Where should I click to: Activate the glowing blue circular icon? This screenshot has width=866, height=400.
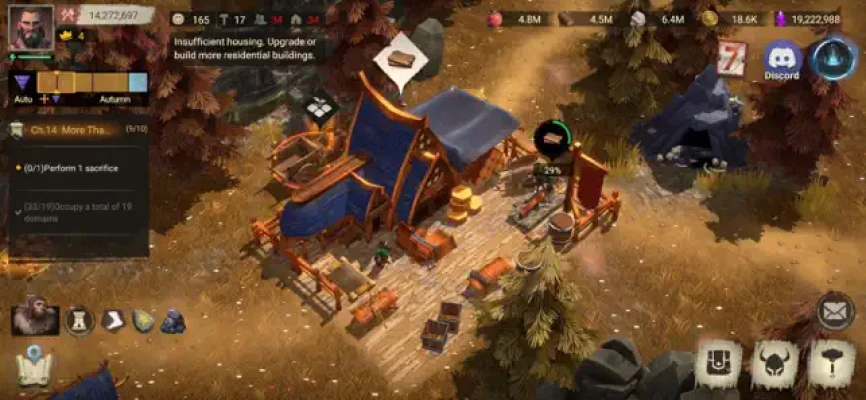click(x=833, y=58)
